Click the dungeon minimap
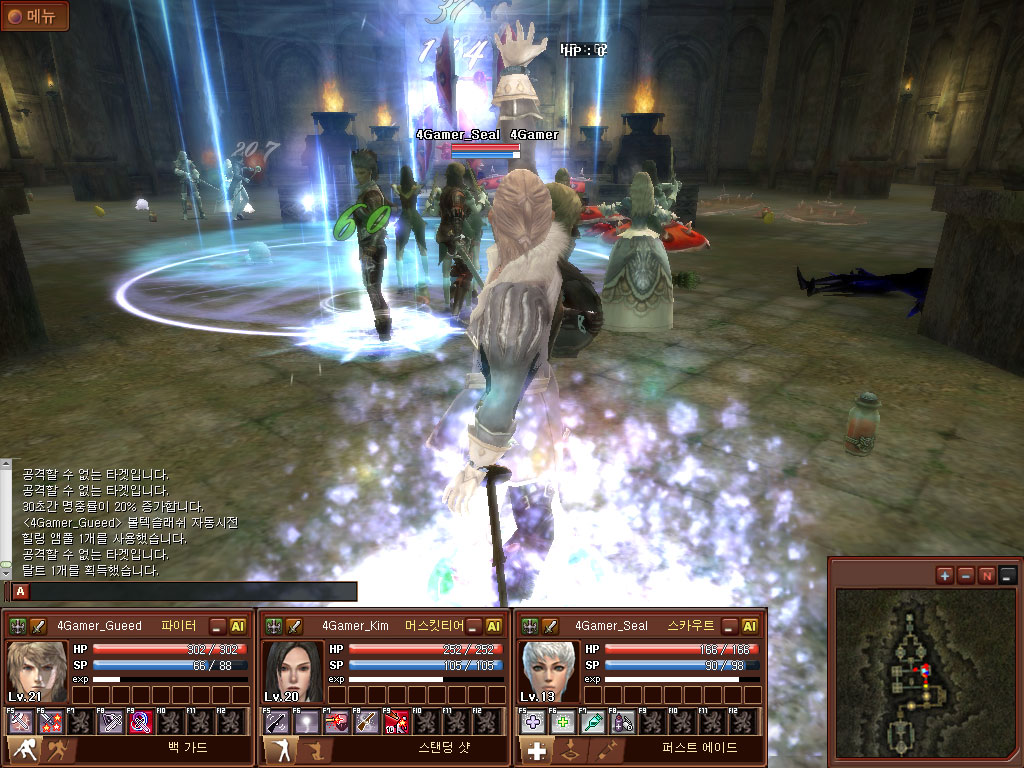This screenshot has height=768, width=1024. [923, 670]
